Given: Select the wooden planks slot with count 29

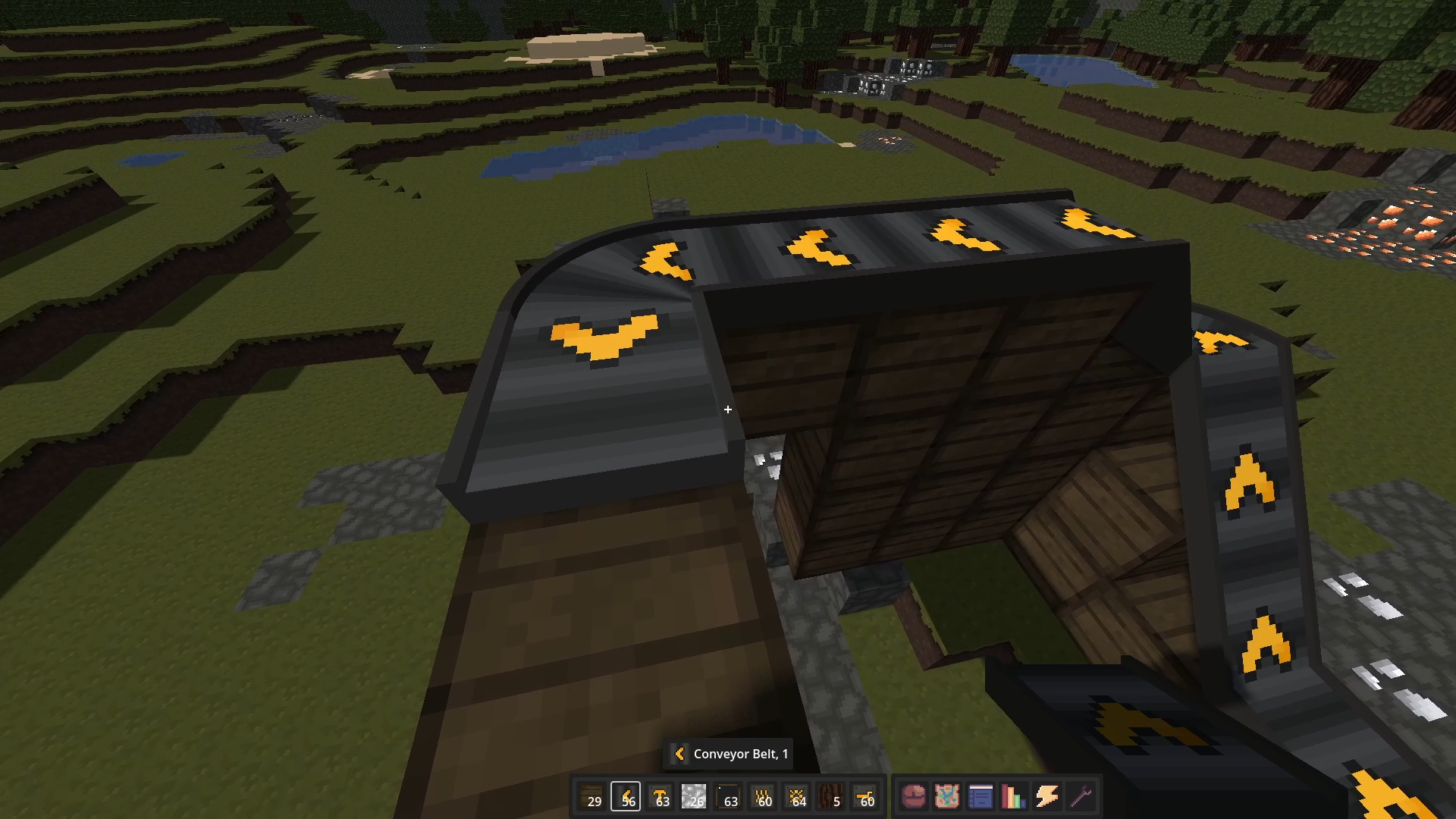Looking at the screenshot, I should [593, 796].
